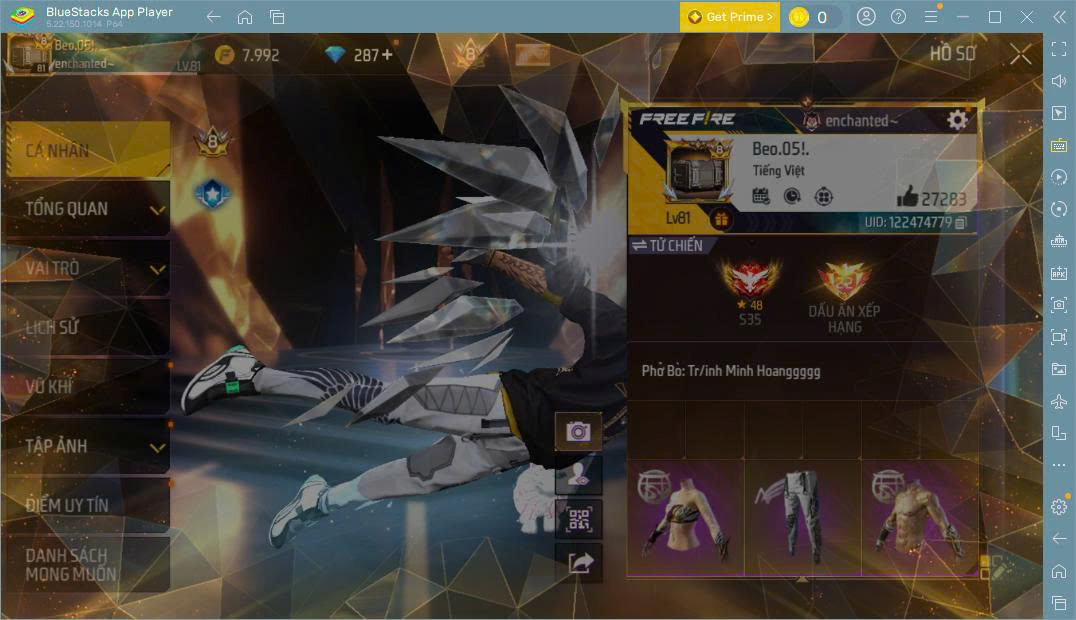This screenshot has width=1076, height=620.
Task: Open the QR code button
Action: click(579, 519)
